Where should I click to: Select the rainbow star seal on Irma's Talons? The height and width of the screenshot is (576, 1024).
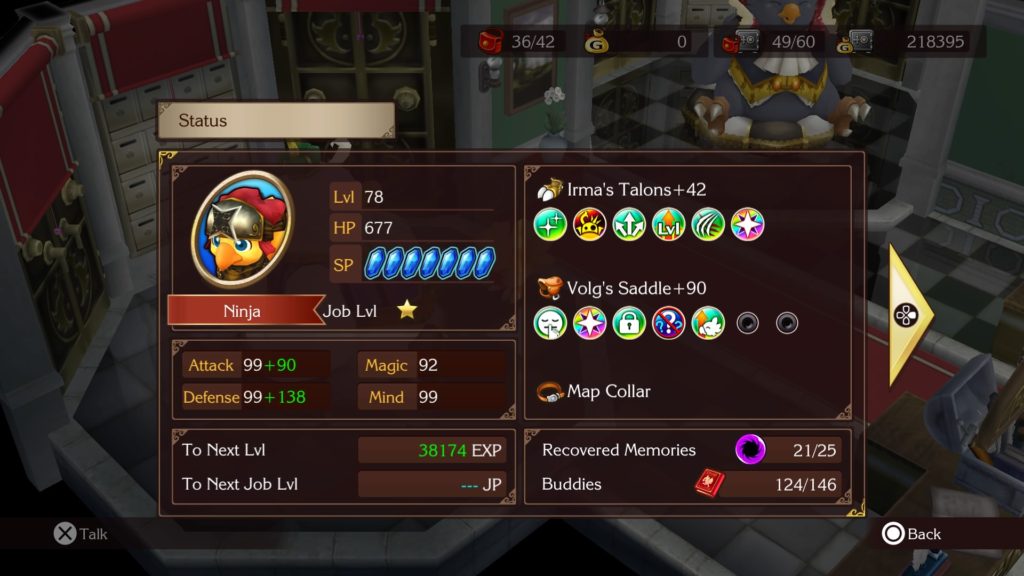coord(747,225)
